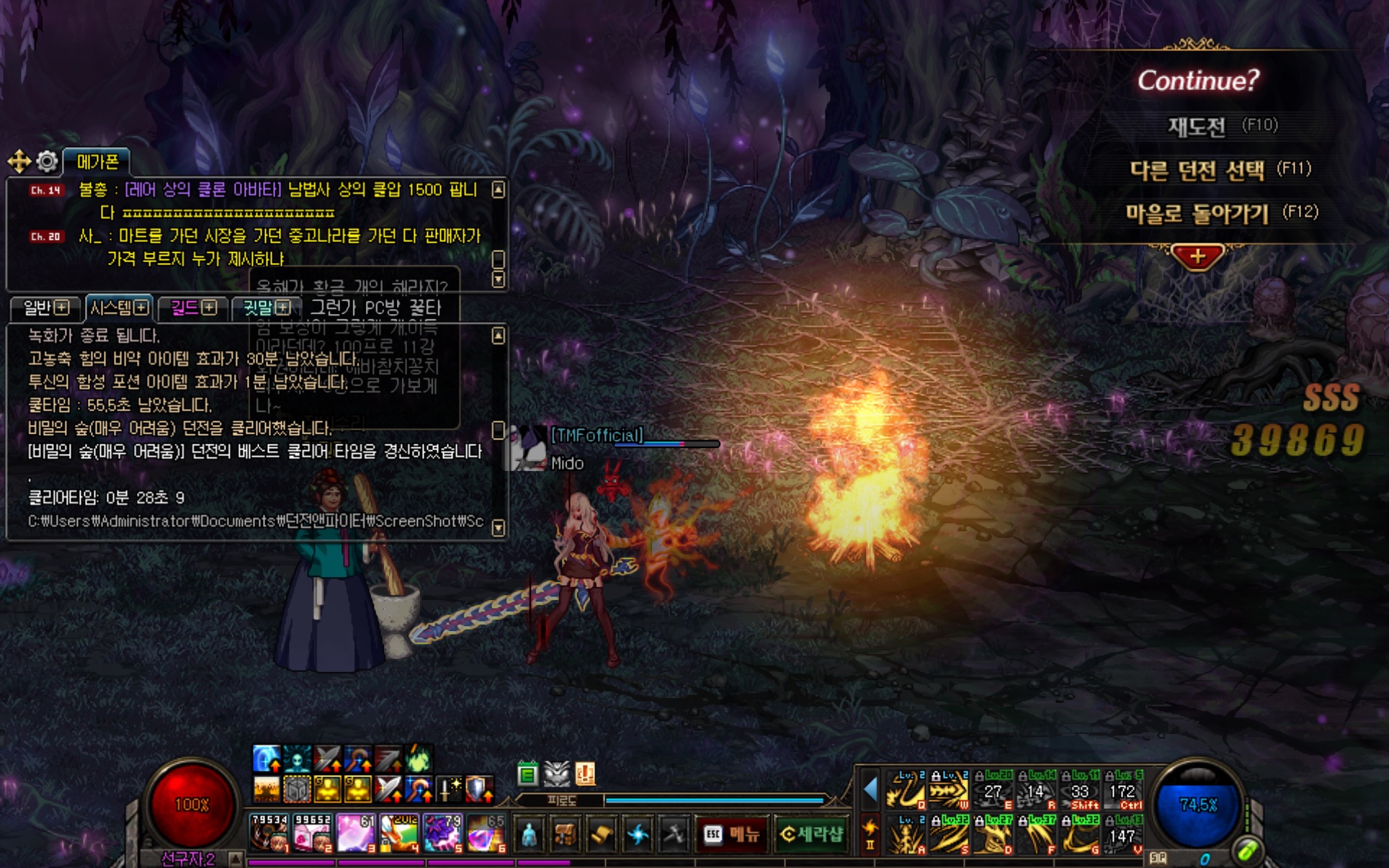Switch to the 길드 chat tab
The height and width of the screenshot is (868, 1389).
[x=192, y=308]
